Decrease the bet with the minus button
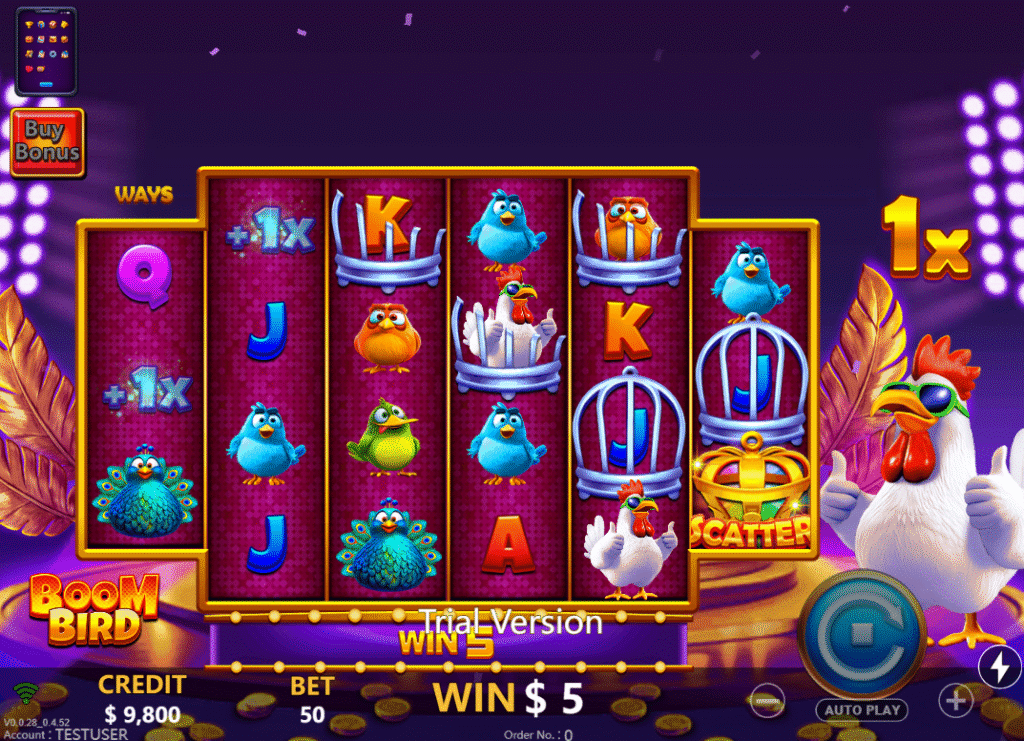1024x741 pixels. pyautogui.click(x=767, y=701)
